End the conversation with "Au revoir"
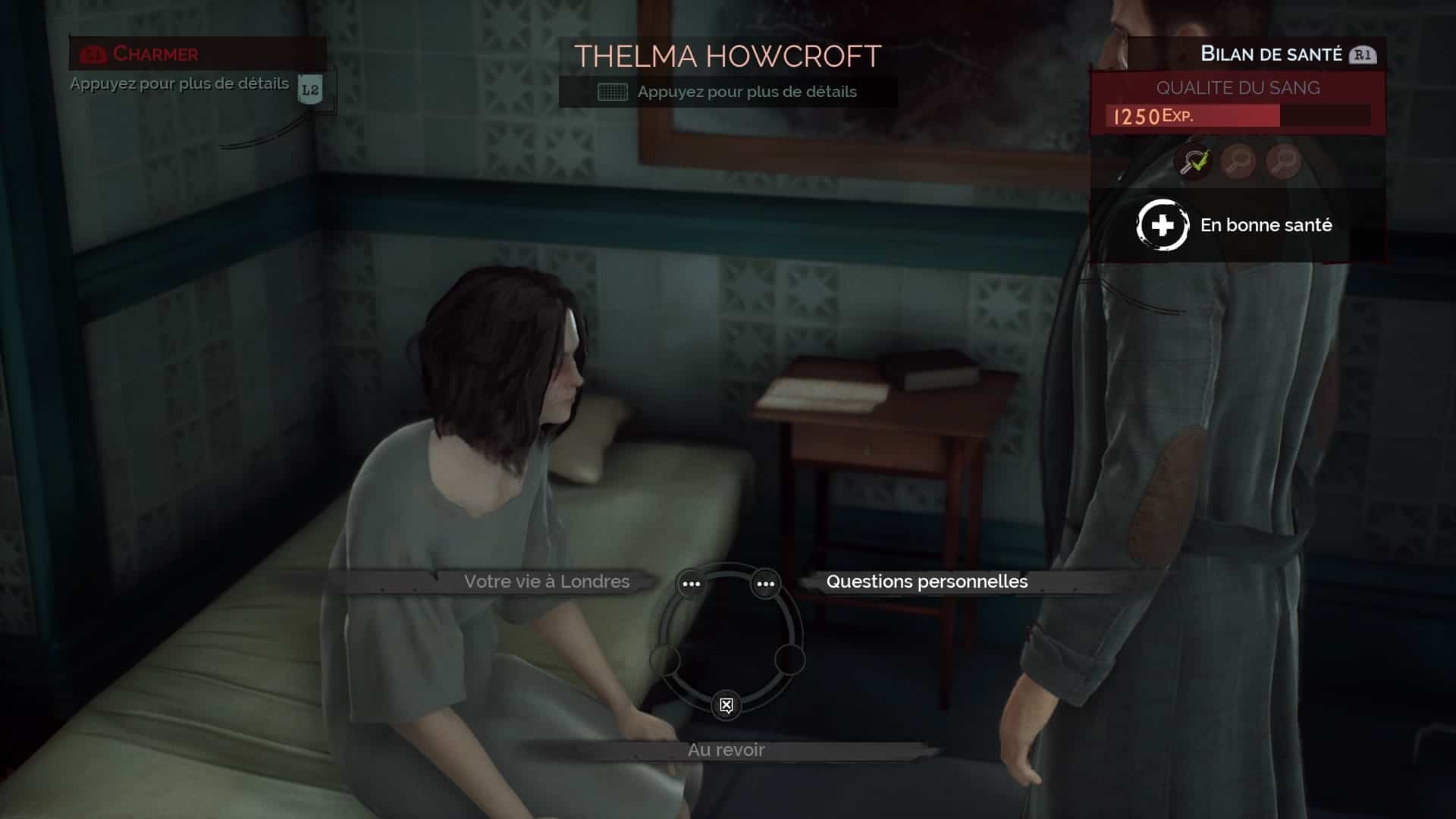The width and height of the screenshot is (1456, 819). [726, 750]
